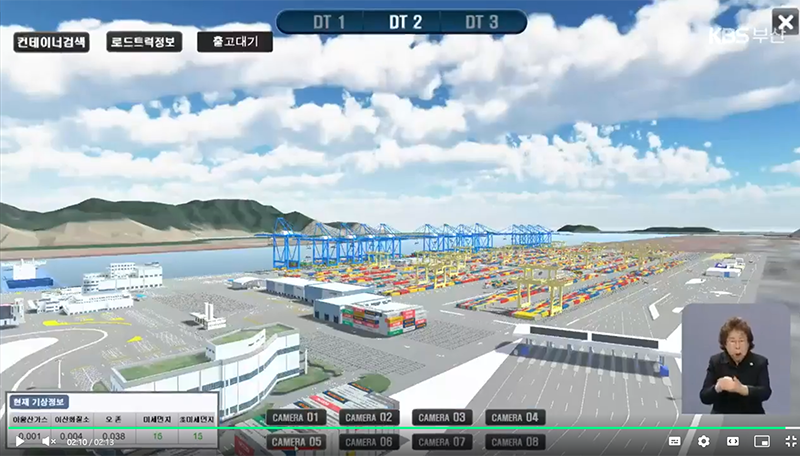Toggle fullscreen in the video player
The image size is (800, 456).
(790, 441)
